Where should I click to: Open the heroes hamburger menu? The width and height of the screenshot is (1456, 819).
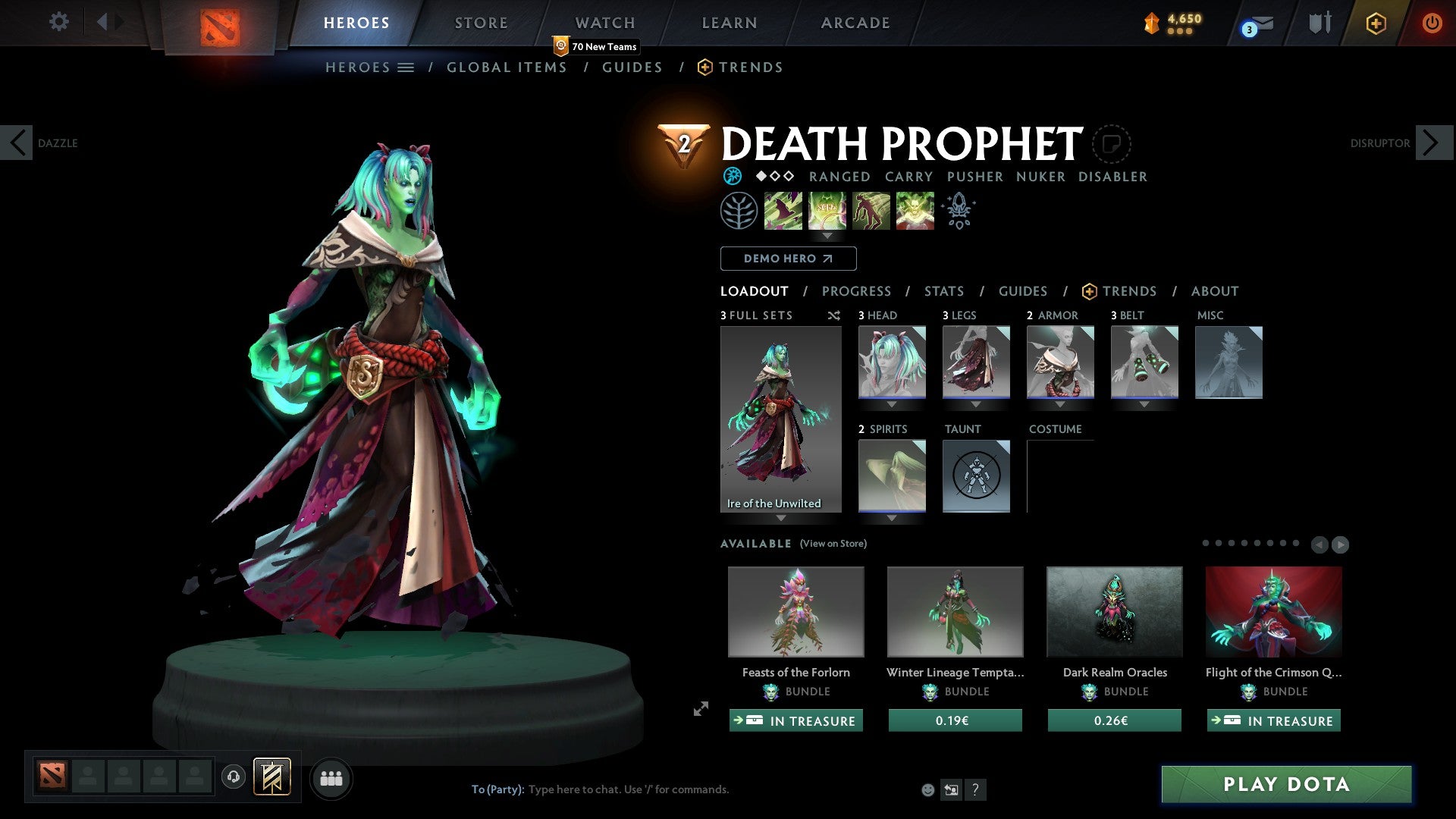[406, 67]
